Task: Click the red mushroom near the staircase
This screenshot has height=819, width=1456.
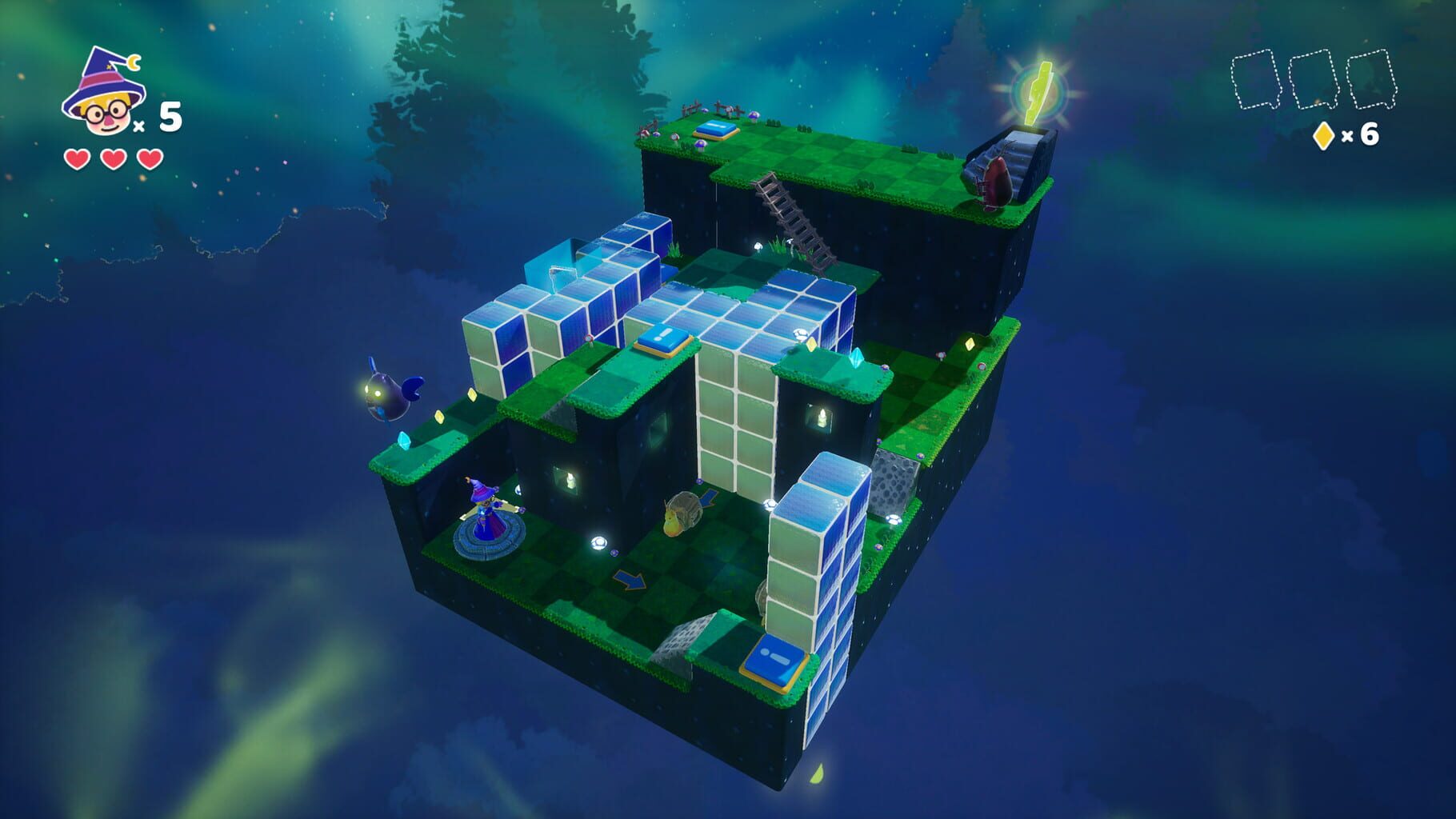Action: 995,181
